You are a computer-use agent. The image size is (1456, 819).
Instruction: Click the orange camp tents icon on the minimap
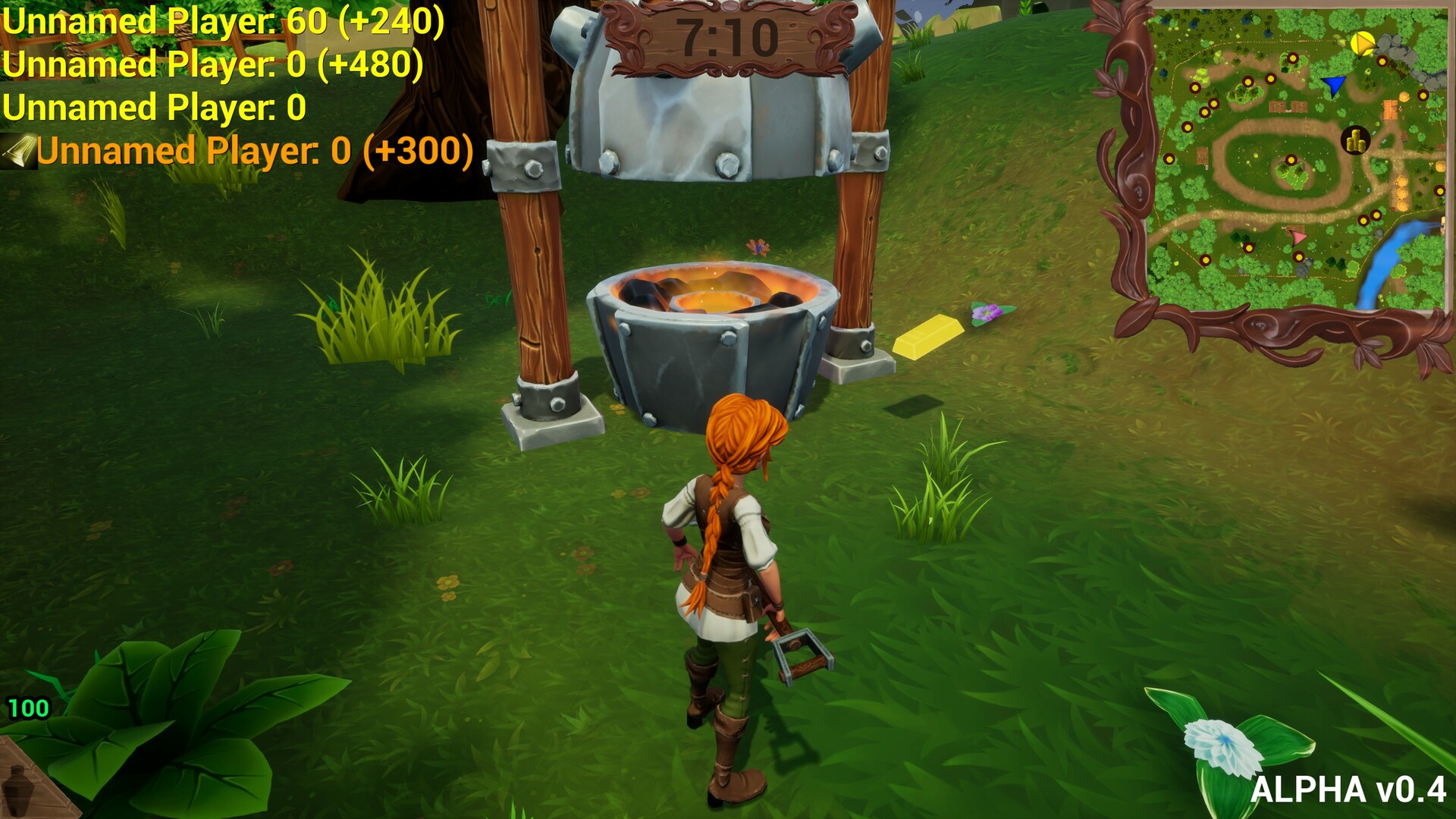[x=1391, y=111]
